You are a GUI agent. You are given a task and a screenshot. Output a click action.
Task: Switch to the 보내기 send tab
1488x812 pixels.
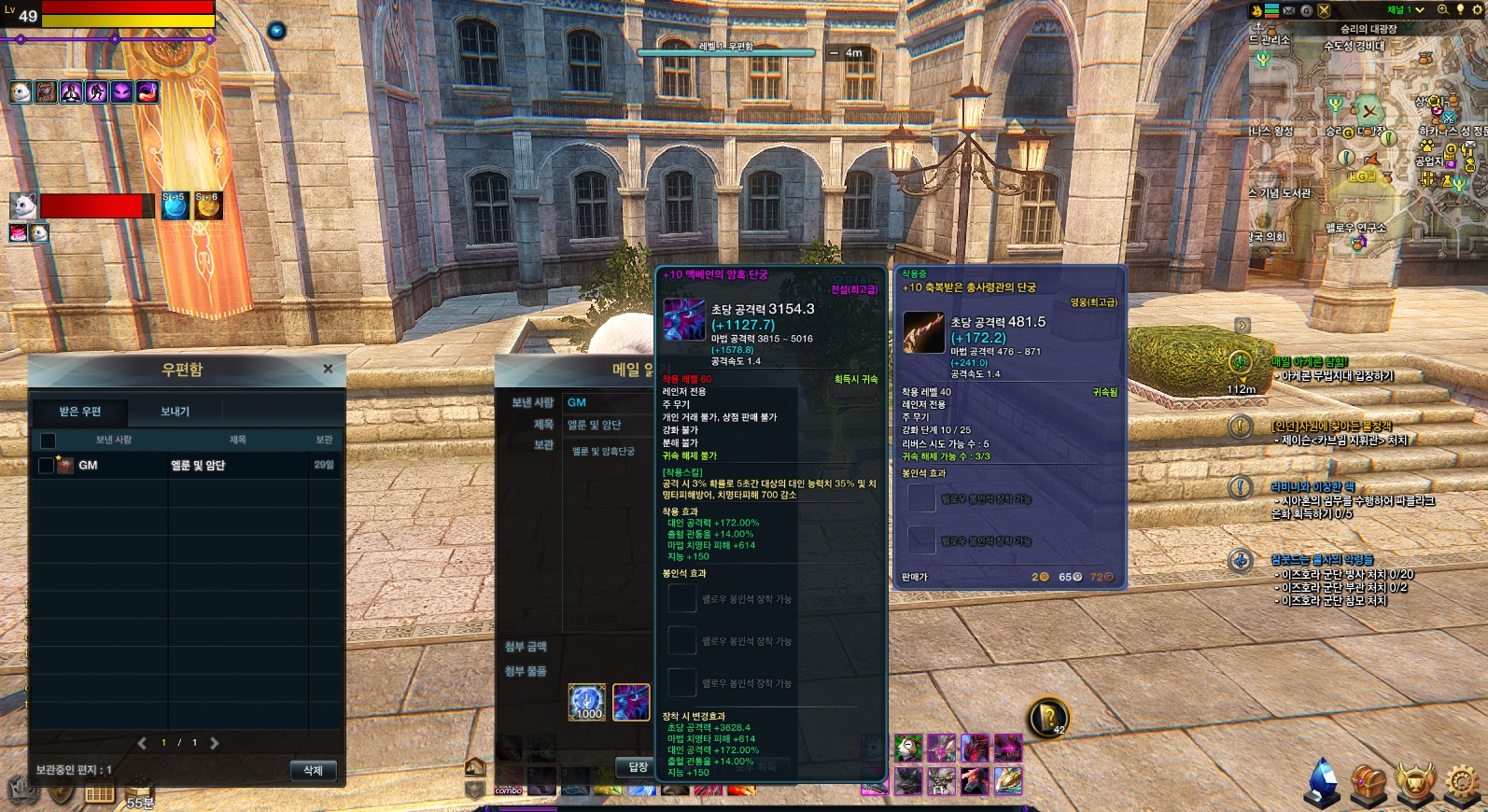(x=175, y=412)
